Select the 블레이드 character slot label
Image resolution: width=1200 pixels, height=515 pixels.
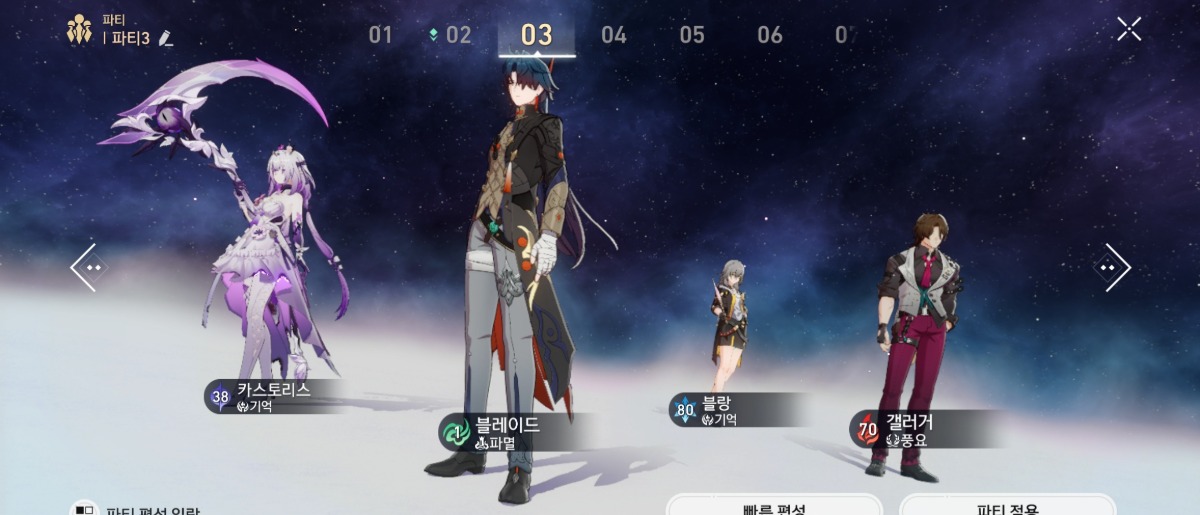[x=506, y=432]
